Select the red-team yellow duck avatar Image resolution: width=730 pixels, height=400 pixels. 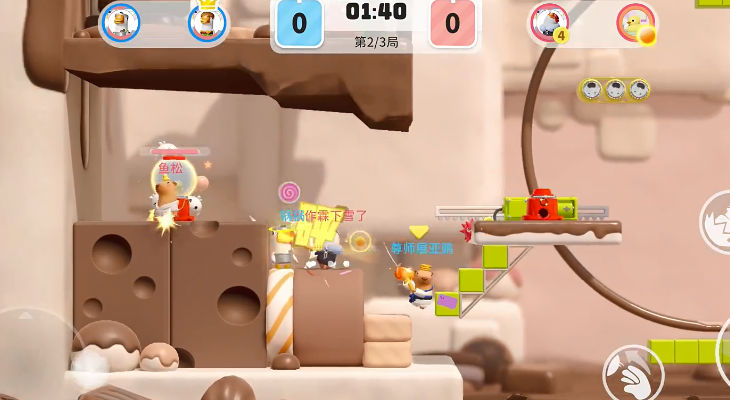tap(636, 22)
